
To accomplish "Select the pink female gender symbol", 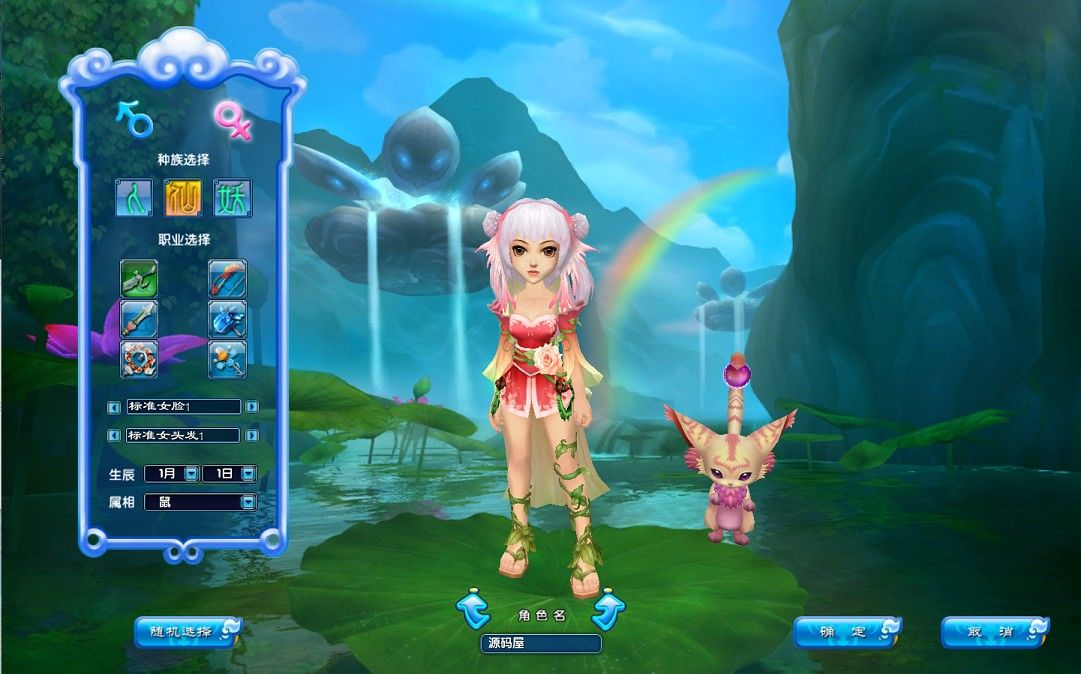I will [x=231, y=120].
